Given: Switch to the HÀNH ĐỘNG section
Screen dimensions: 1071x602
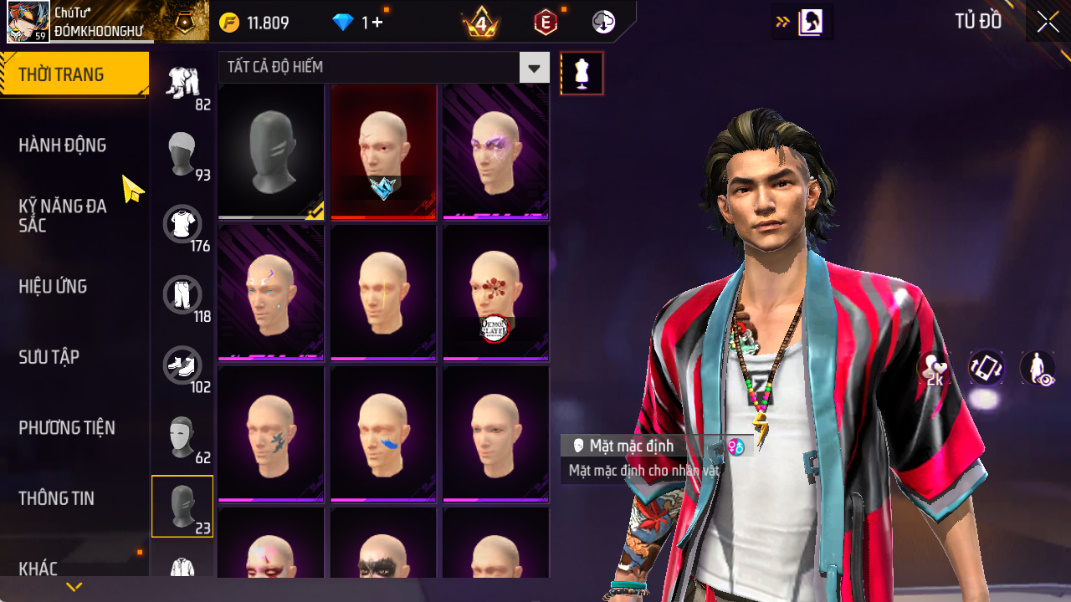Looking at the screenshot, I should [x=62, y=146].
